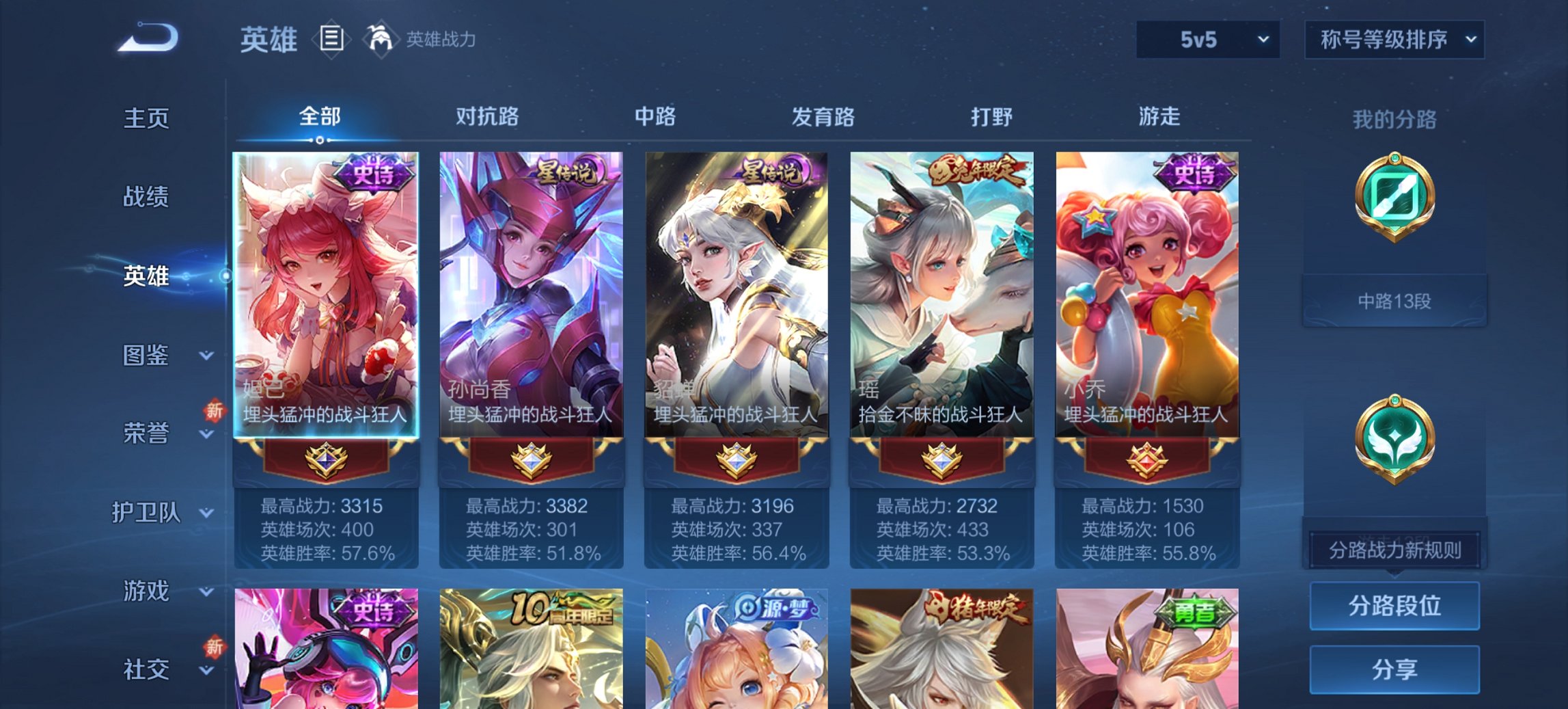Select the 英雄战力 helmet icon
Image resolution: width=1568 pixels, height=709 pixels.
click(x=381, y=39)
